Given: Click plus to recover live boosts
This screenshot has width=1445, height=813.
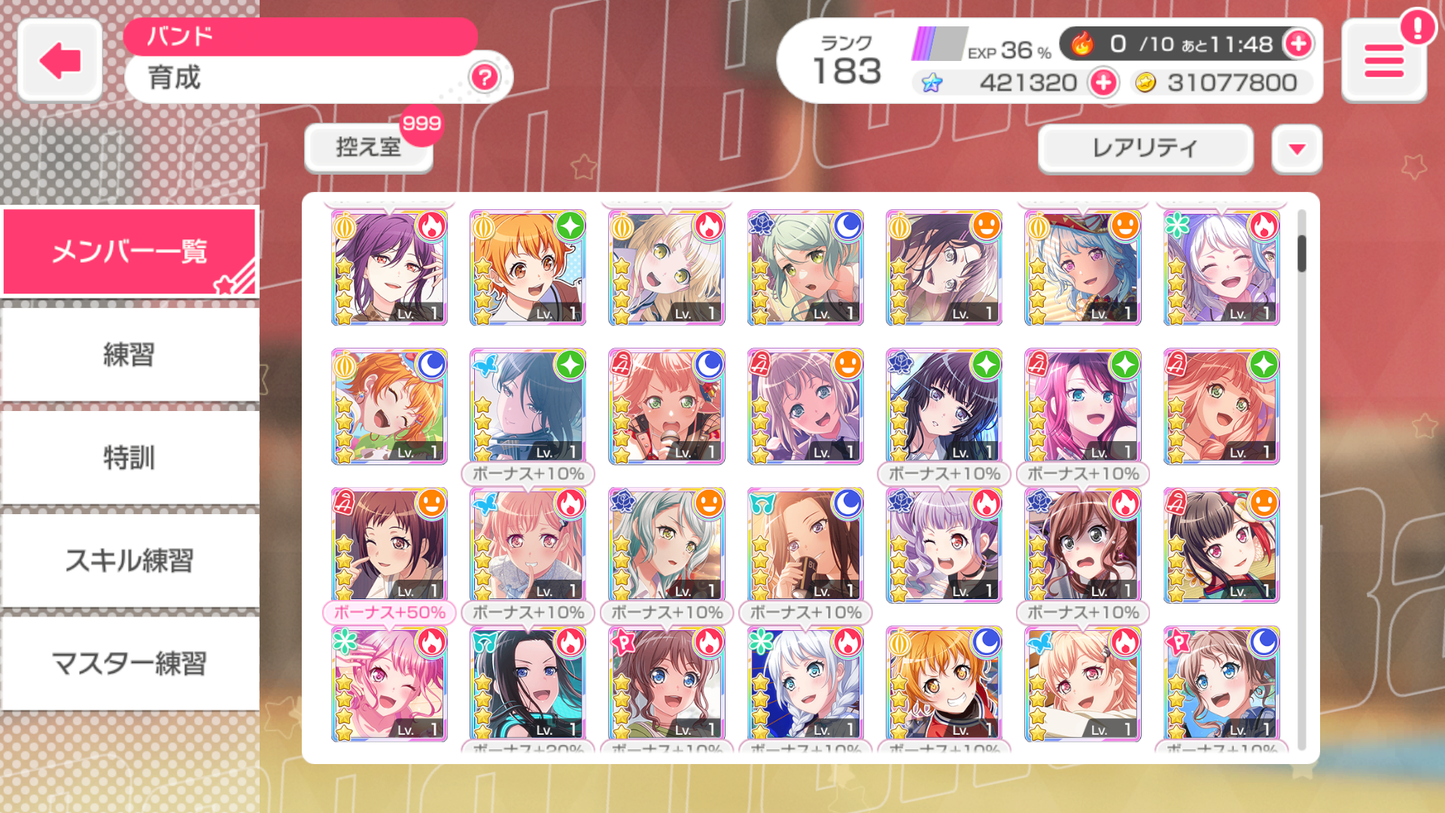Looking at the screenshot, I should 1300,43.
